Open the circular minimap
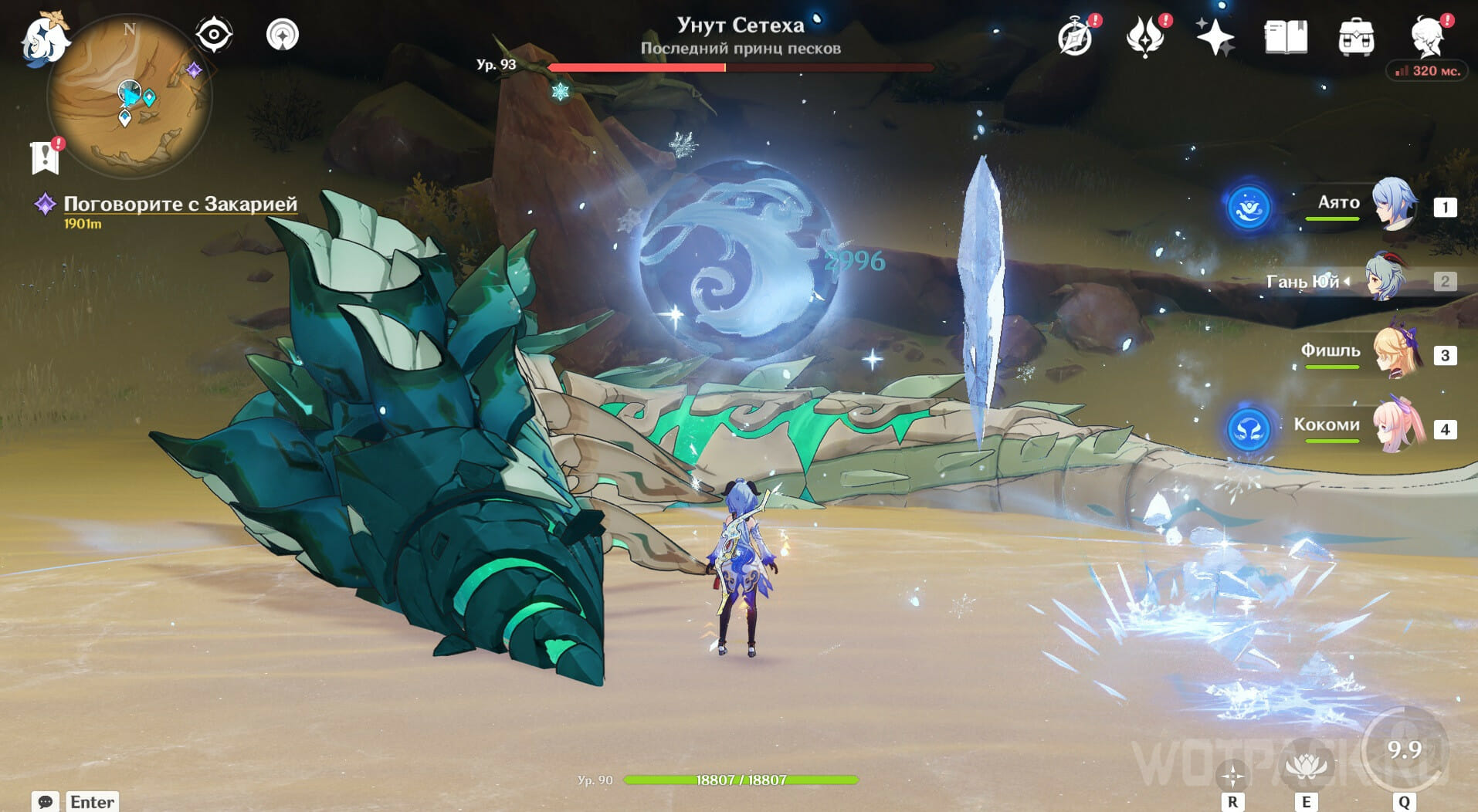Image resolution: width=1478 pixels, height=812 pixels. 128,97
